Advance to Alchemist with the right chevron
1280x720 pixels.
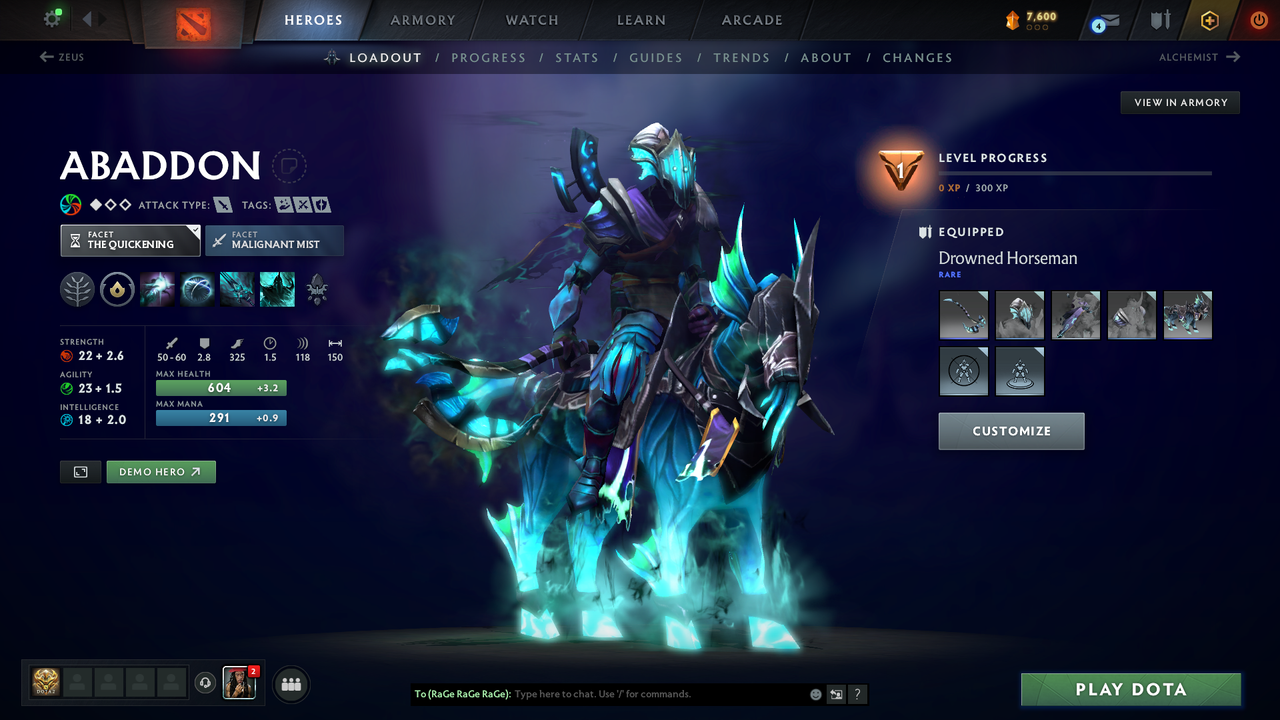pyautogui.click(x=1232, y=57)
